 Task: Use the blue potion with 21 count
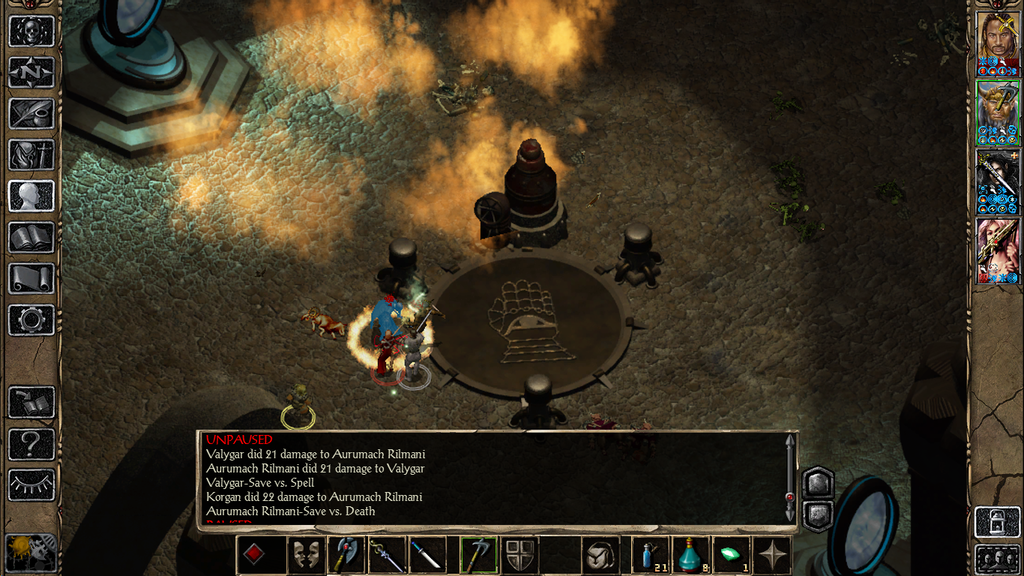[x=651, y=555]
